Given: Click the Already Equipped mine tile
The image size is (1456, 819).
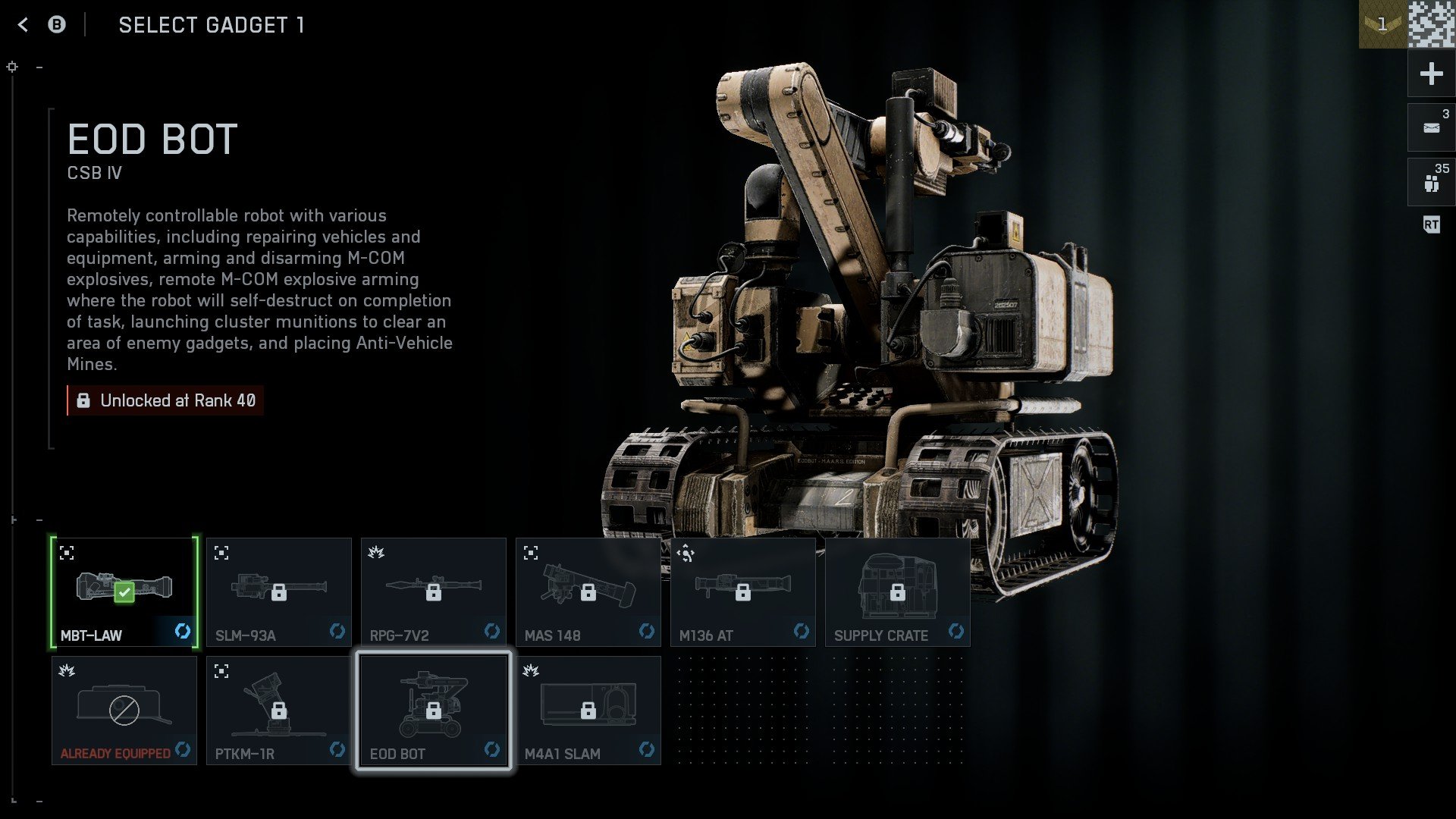Looking at the screenshot, I should pyautogui.click(x=124, y=710).
